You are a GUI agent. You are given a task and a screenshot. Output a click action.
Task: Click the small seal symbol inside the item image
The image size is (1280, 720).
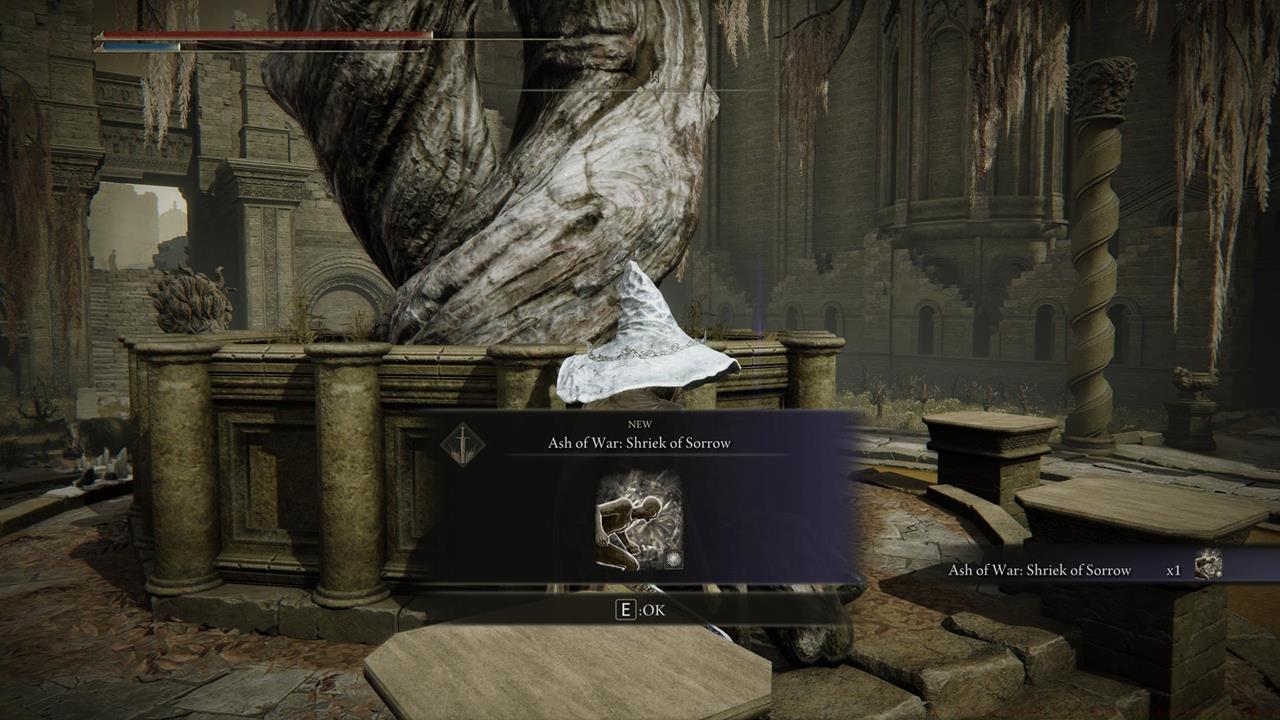tap(673, 558)
